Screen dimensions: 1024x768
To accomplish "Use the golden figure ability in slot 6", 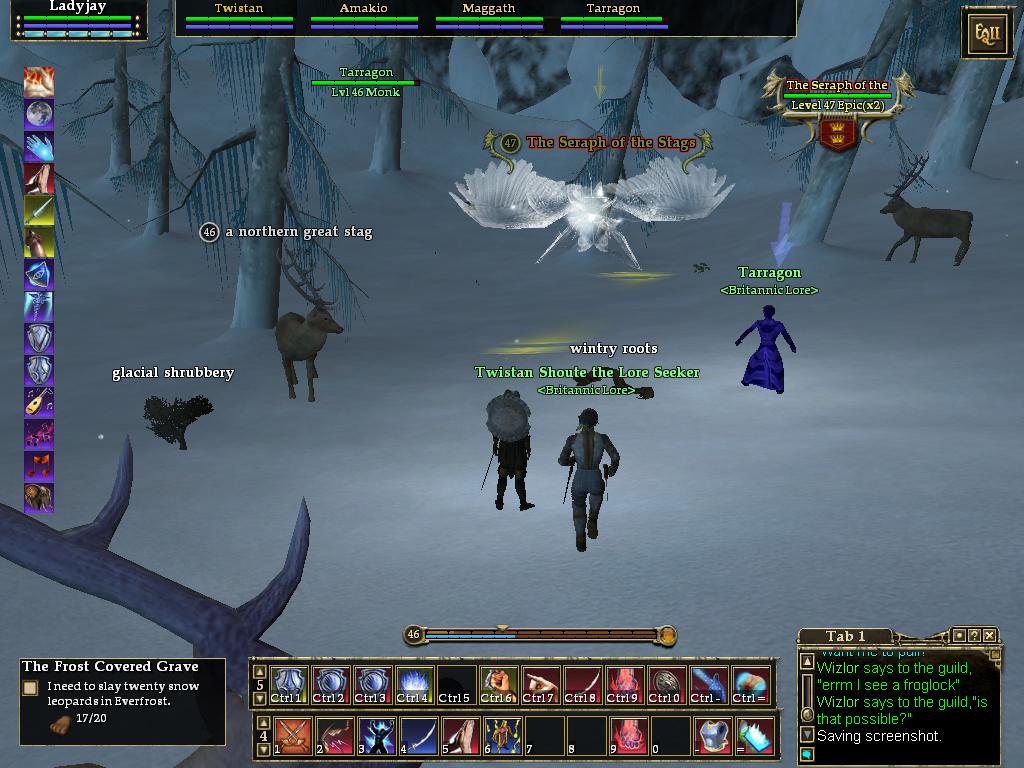I will pos(503,736).
